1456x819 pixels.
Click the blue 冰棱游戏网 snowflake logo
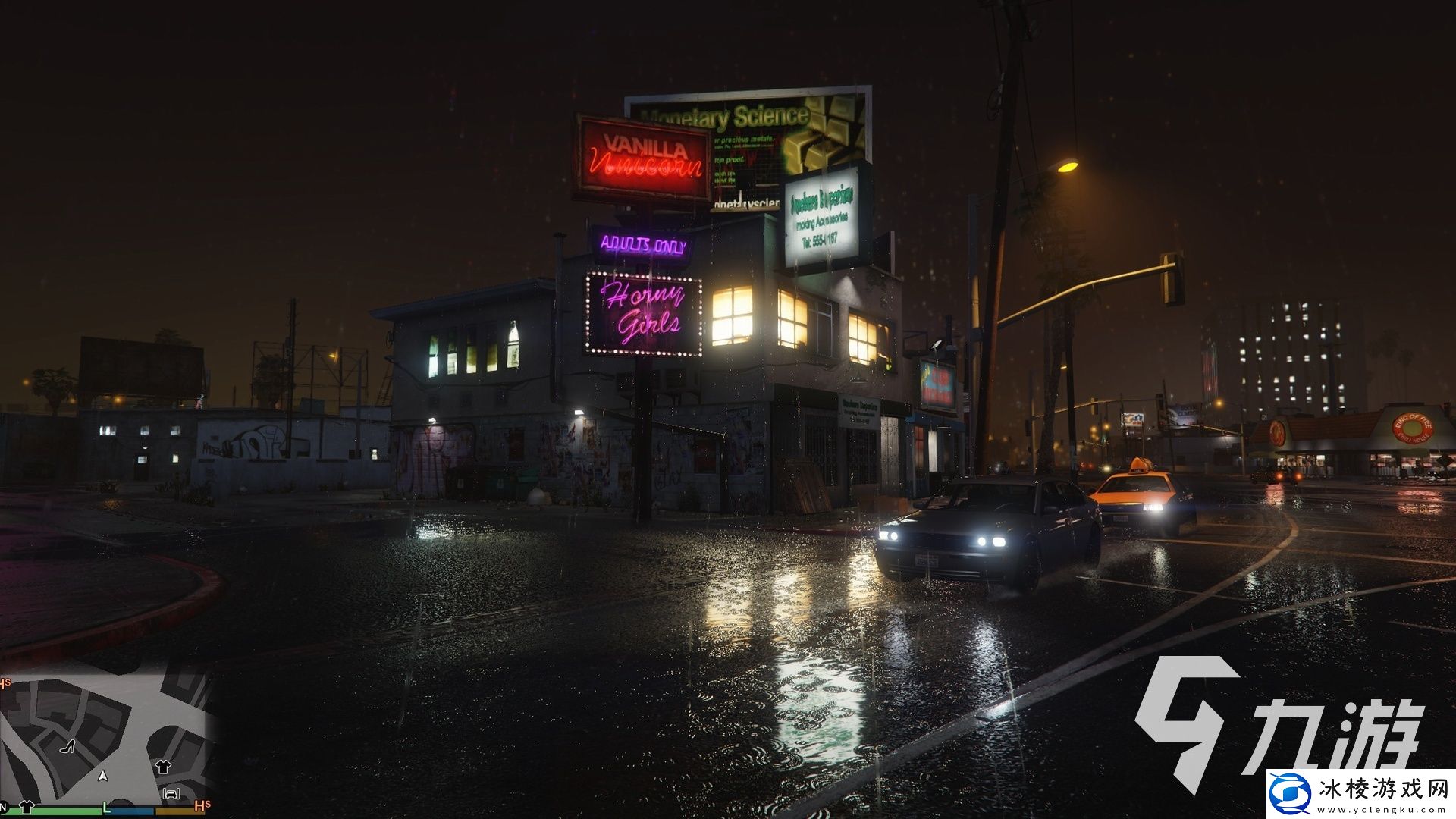point(1291,793)
